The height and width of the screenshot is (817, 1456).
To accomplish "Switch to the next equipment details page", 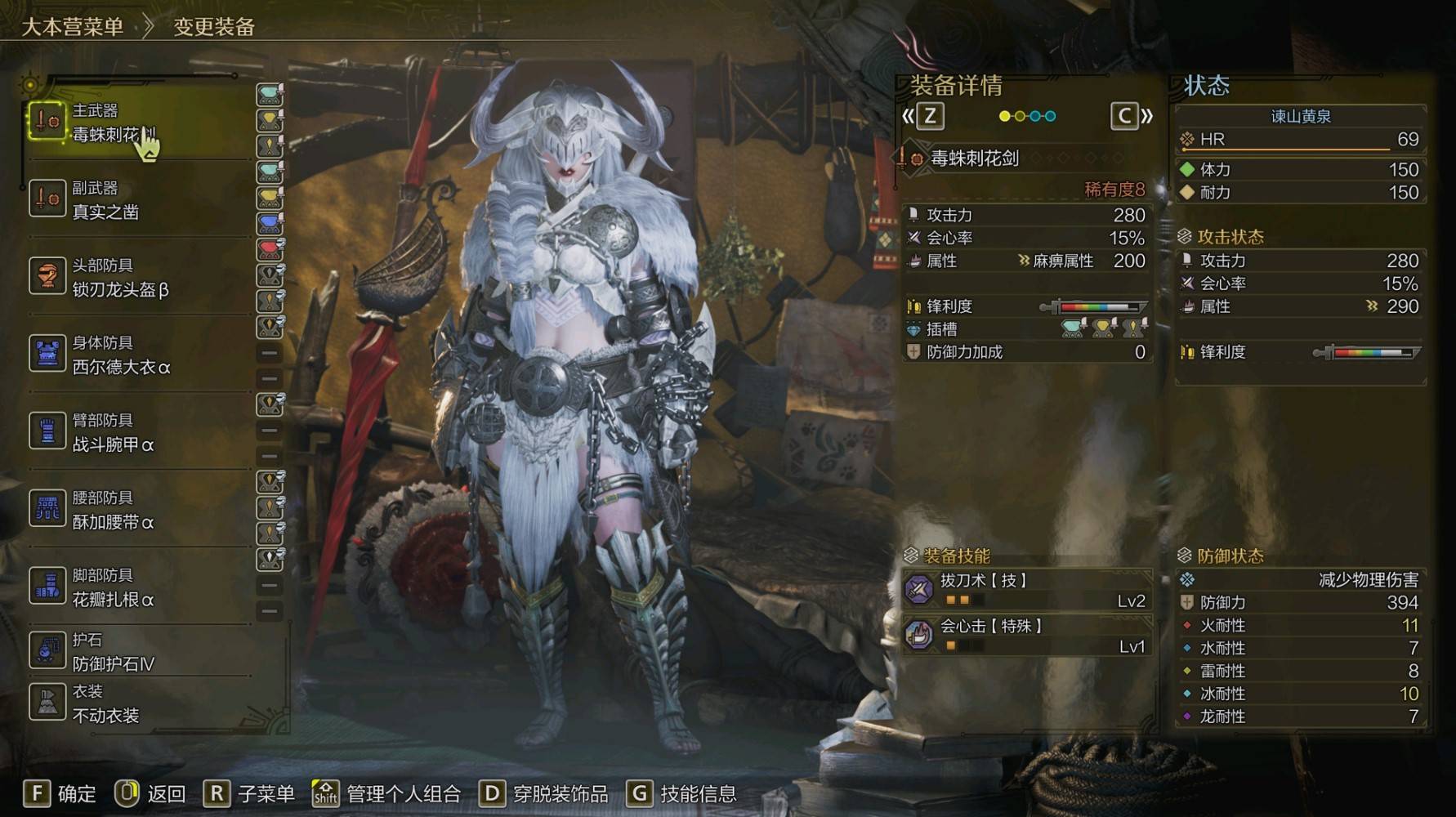I will pyautogui.click(x=1132, y=117).
